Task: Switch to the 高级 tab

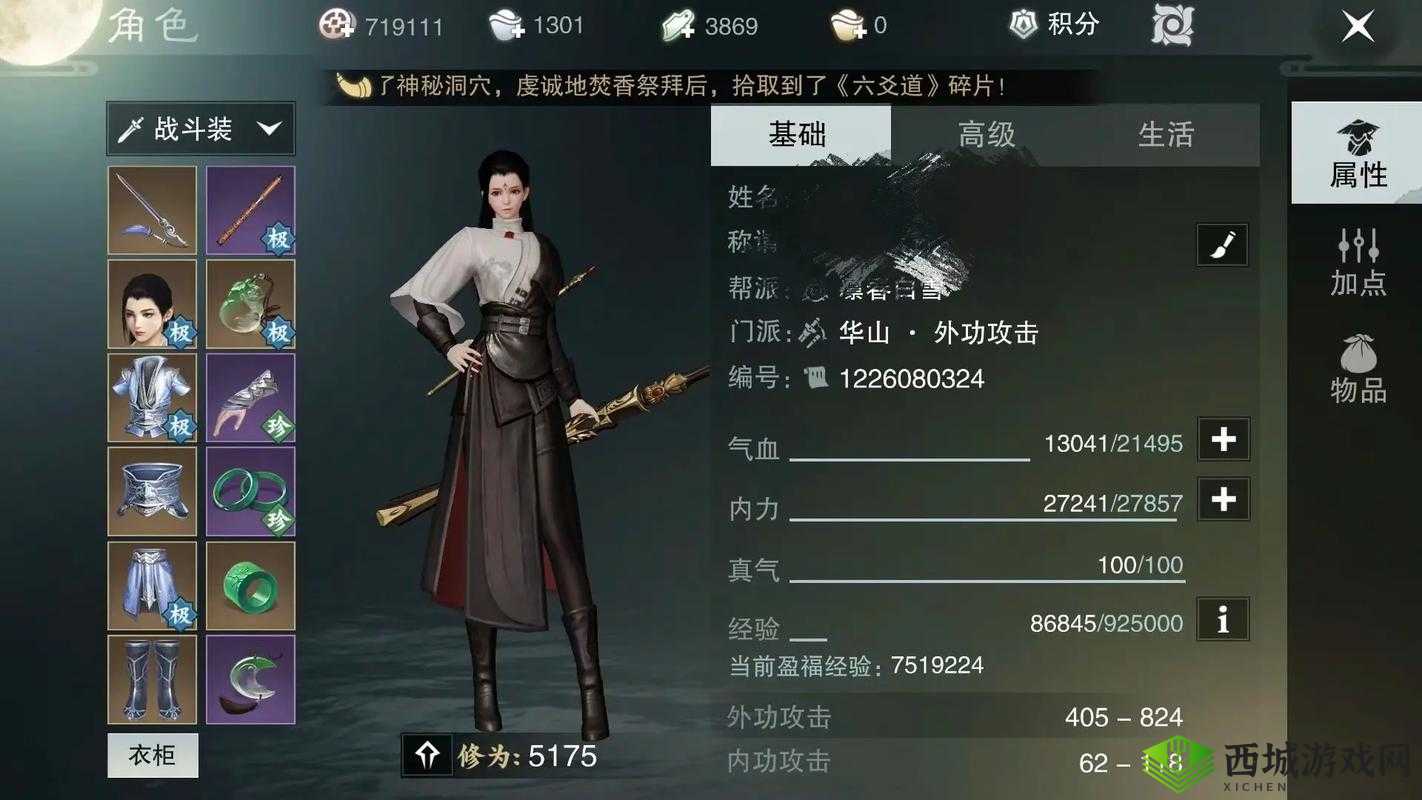Action: tap(984, 135)
